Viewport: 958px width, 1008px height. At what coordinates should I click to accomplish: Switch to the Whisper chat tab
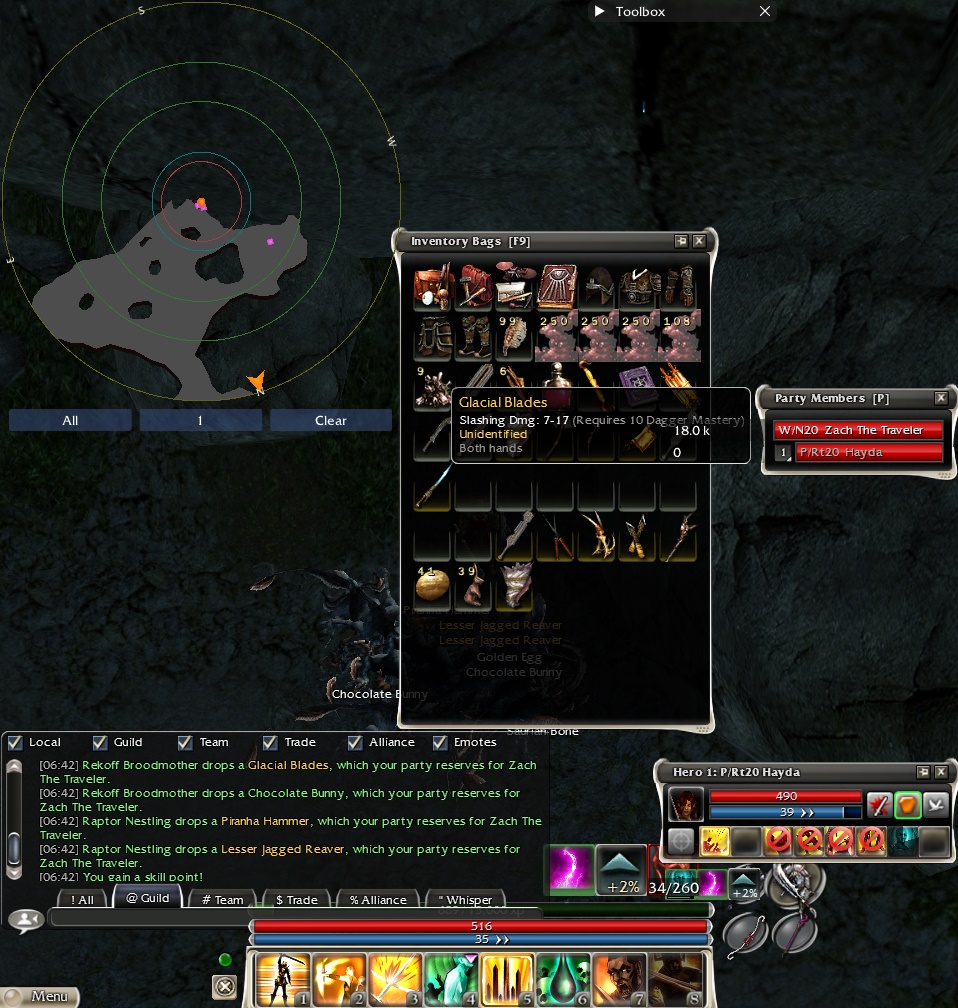pyautogui.click(x=465, y=899)
